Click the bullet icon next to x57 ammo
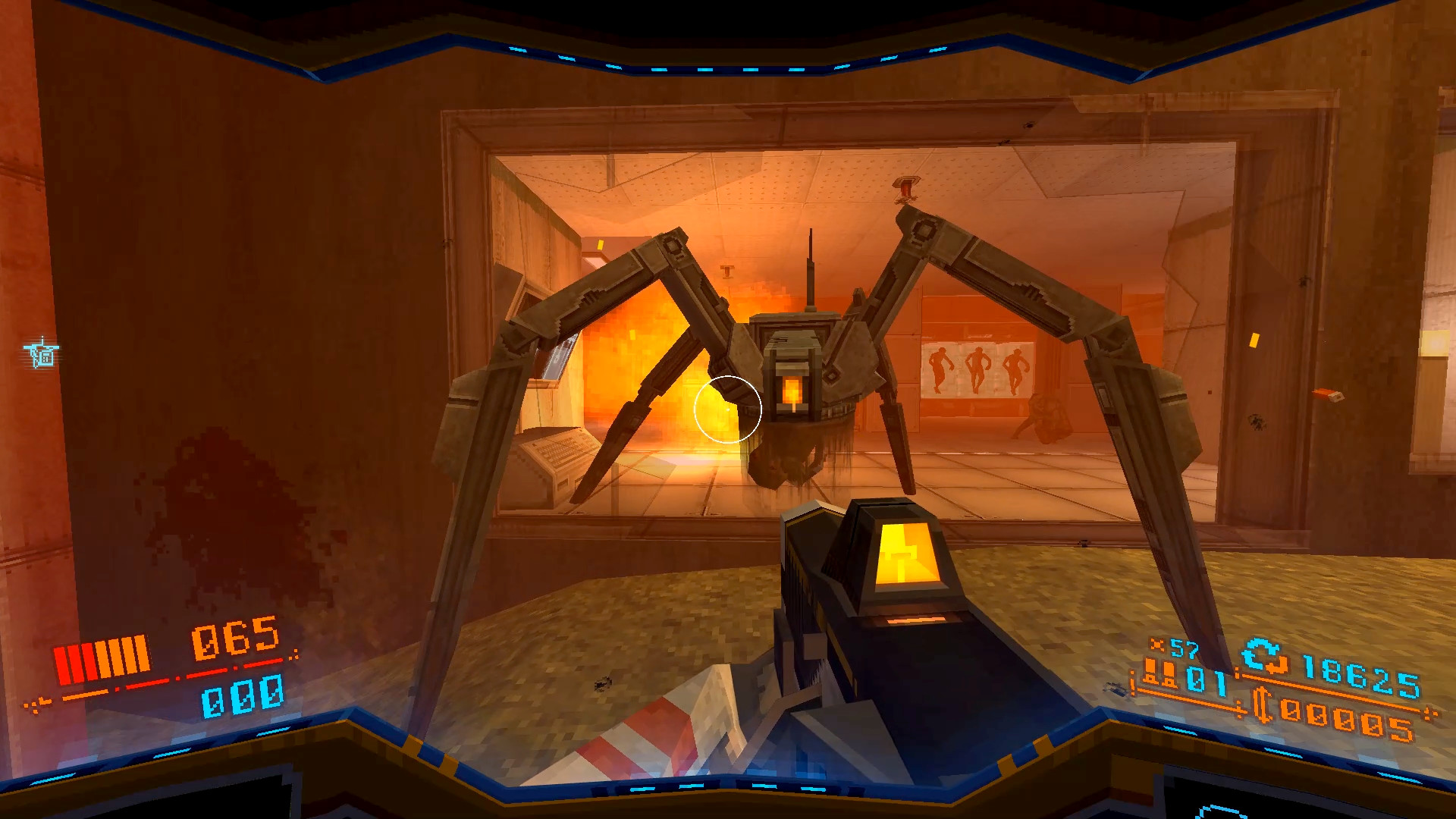1456x819 pixels. tap(1157, 645)
